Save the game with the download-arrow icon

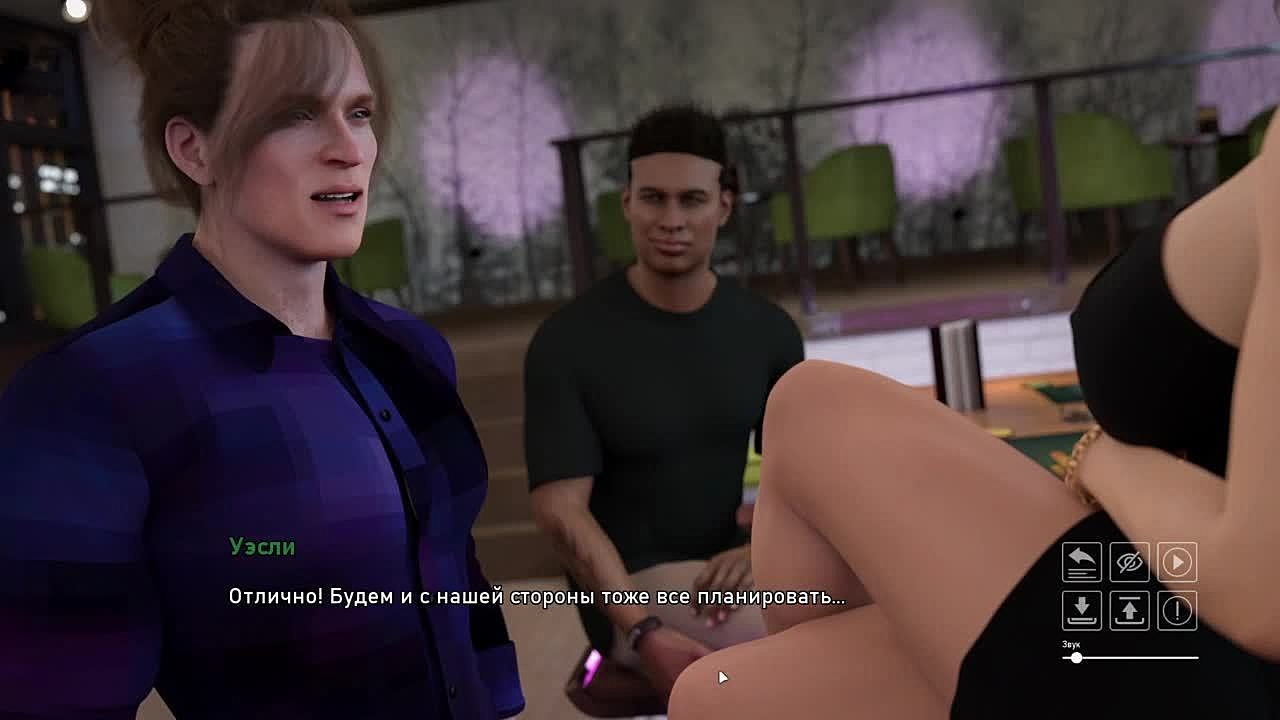coord(1081,610)
